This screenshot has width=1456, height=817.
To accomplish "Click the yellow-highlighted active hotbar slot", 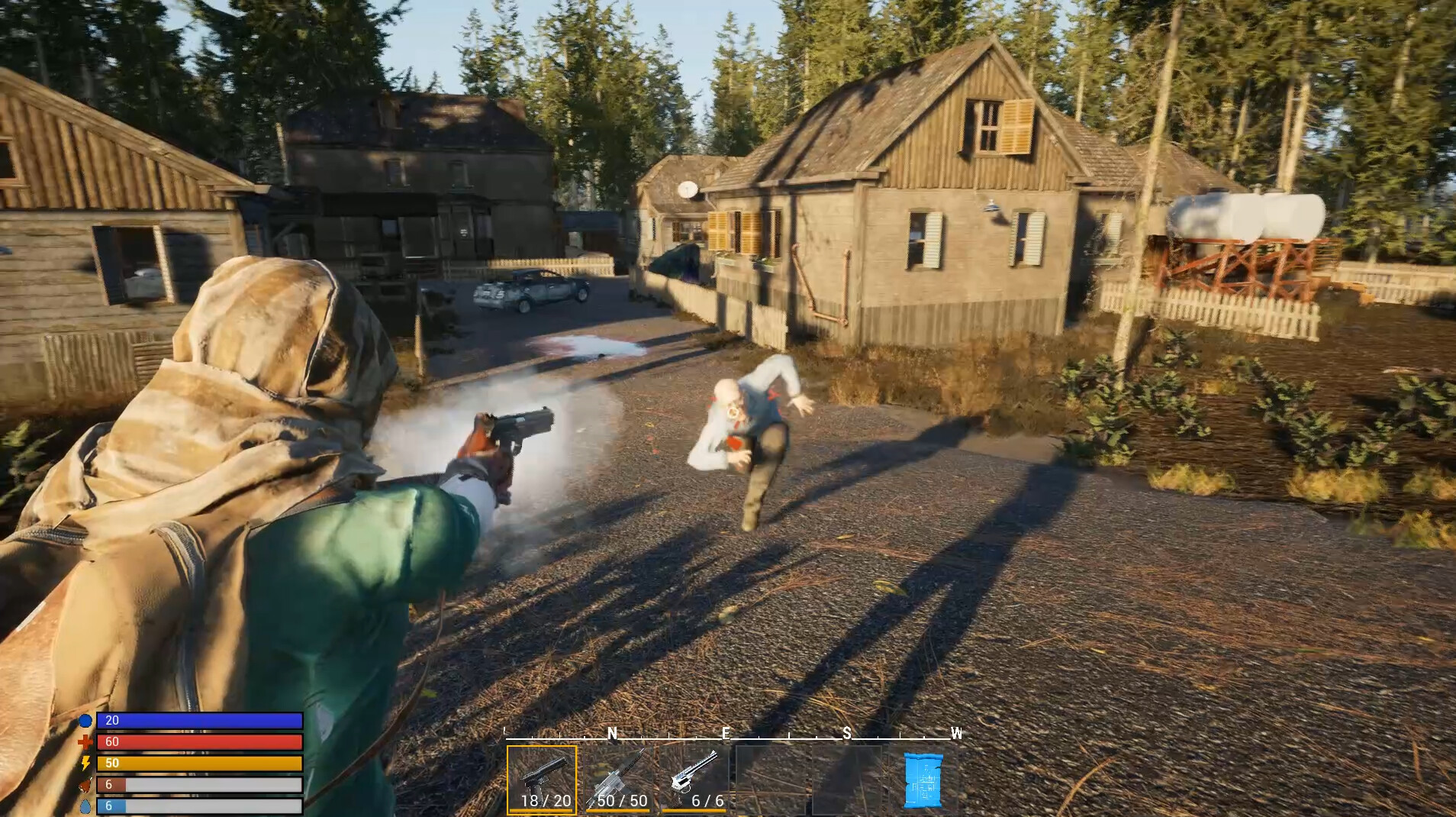I will [x=542, y=780].
